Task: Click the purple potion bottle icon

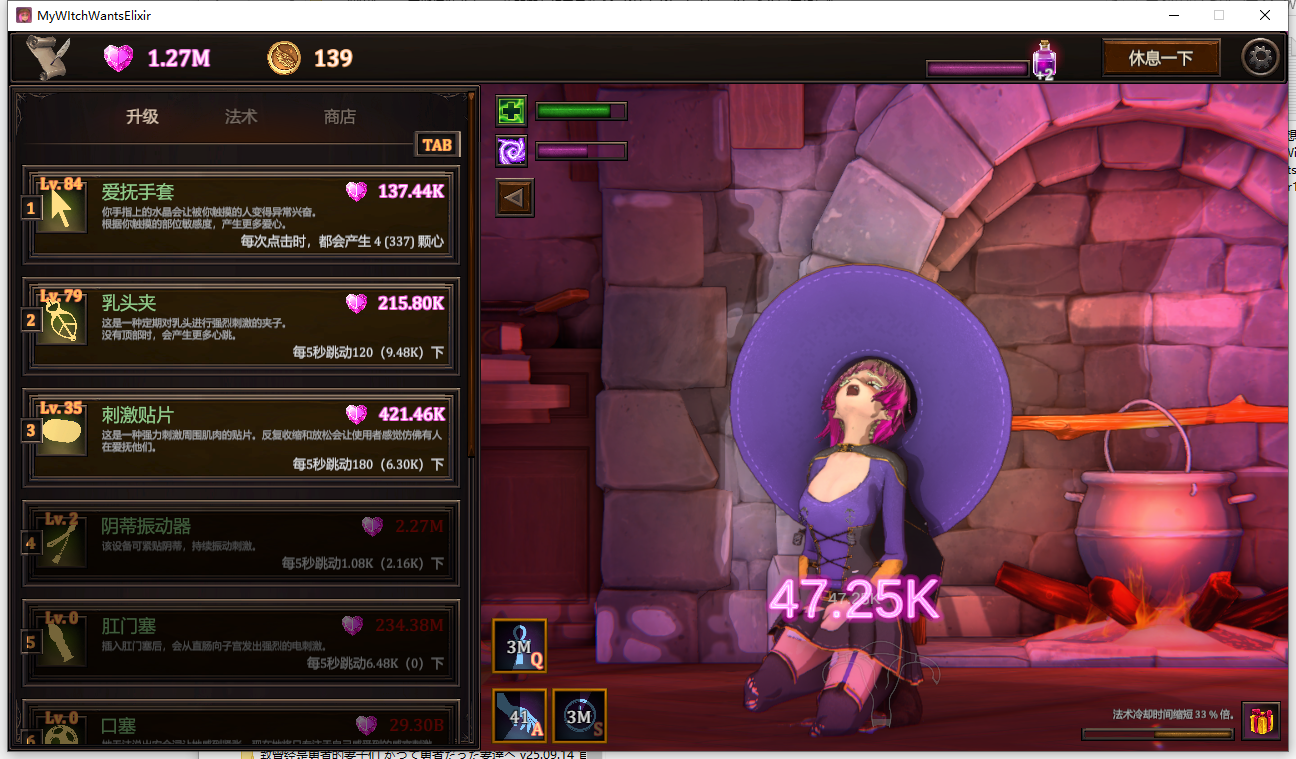Action: [1044, 60]
